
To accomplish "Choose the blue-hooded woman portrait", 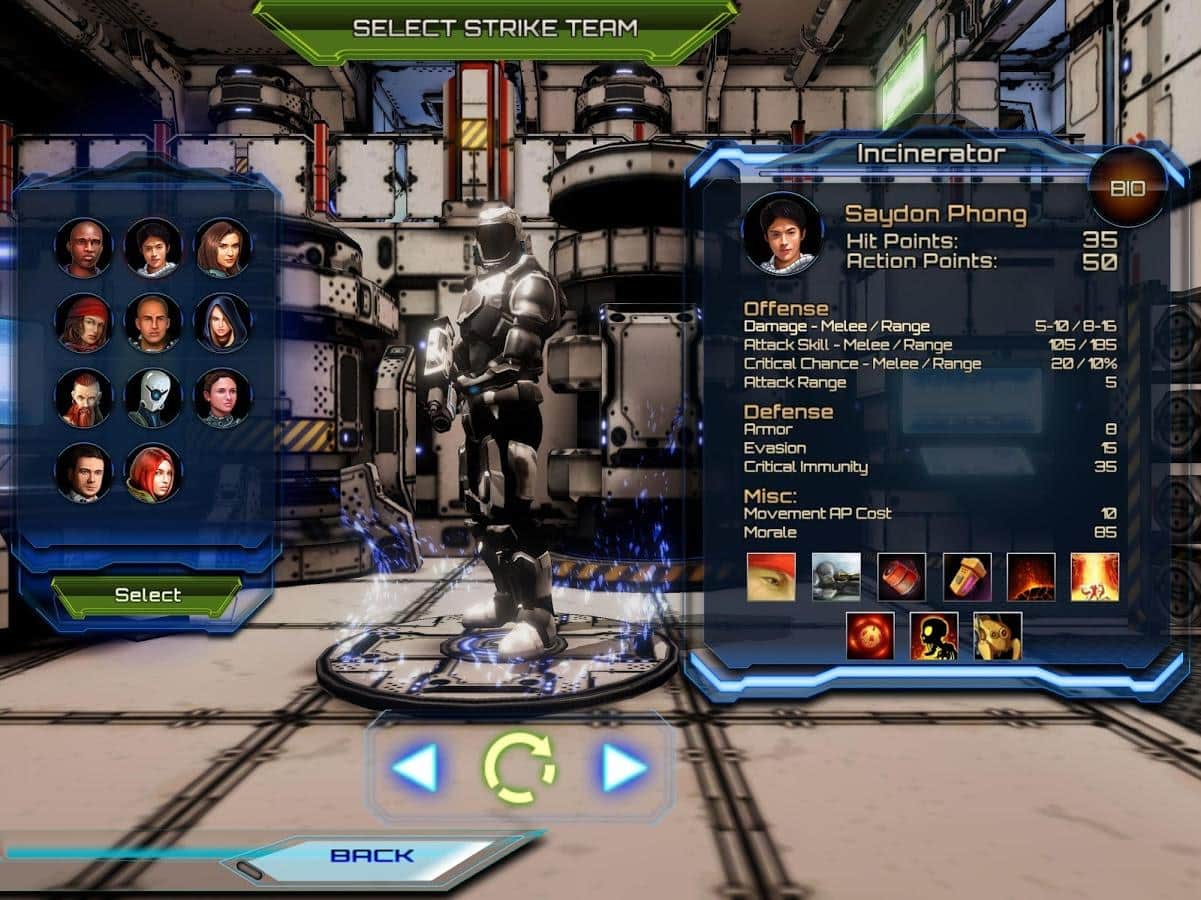I will coord(222,322).
